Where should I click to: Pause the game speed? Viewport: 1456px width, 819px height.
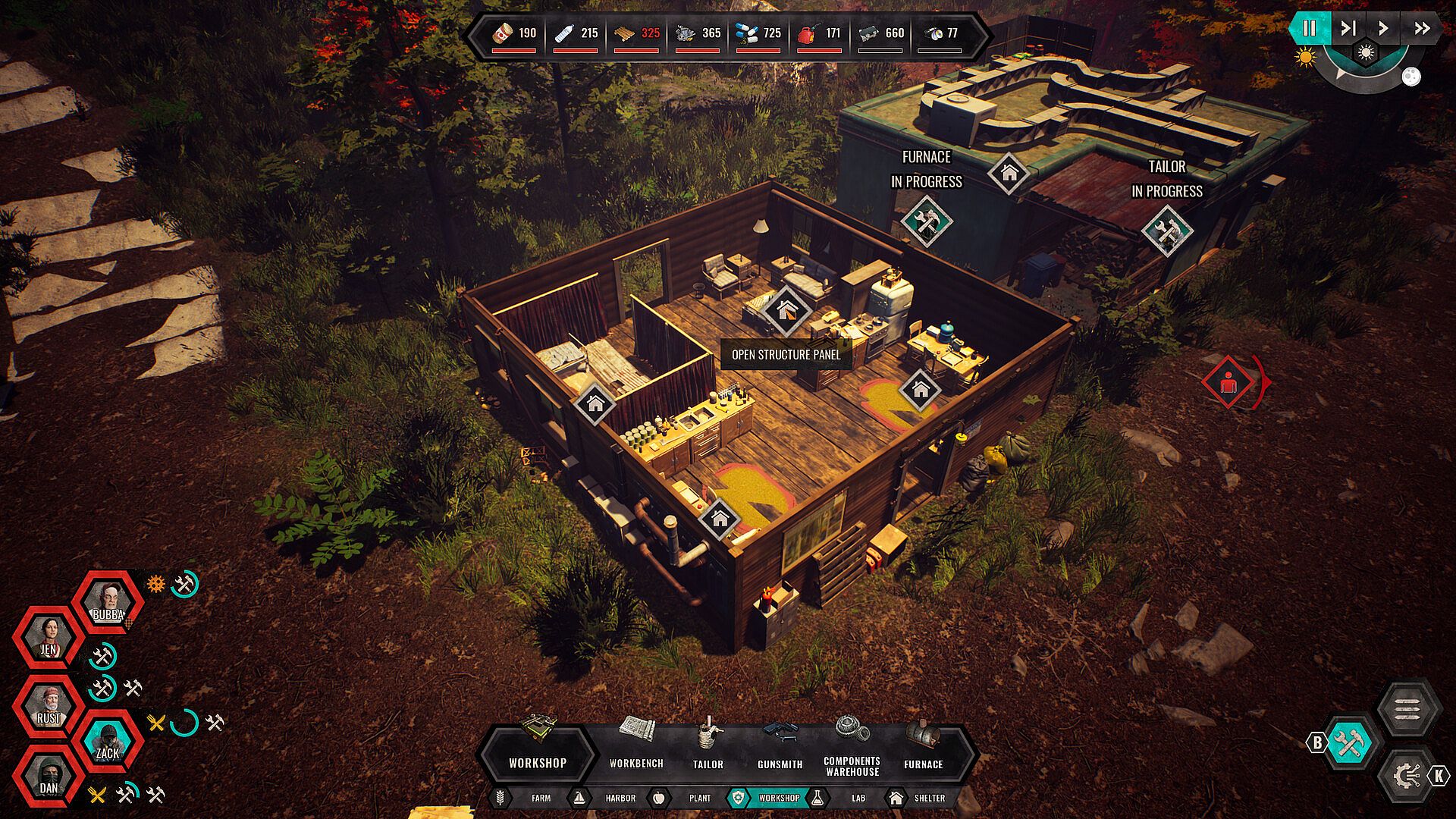(x=1309, y=29)
